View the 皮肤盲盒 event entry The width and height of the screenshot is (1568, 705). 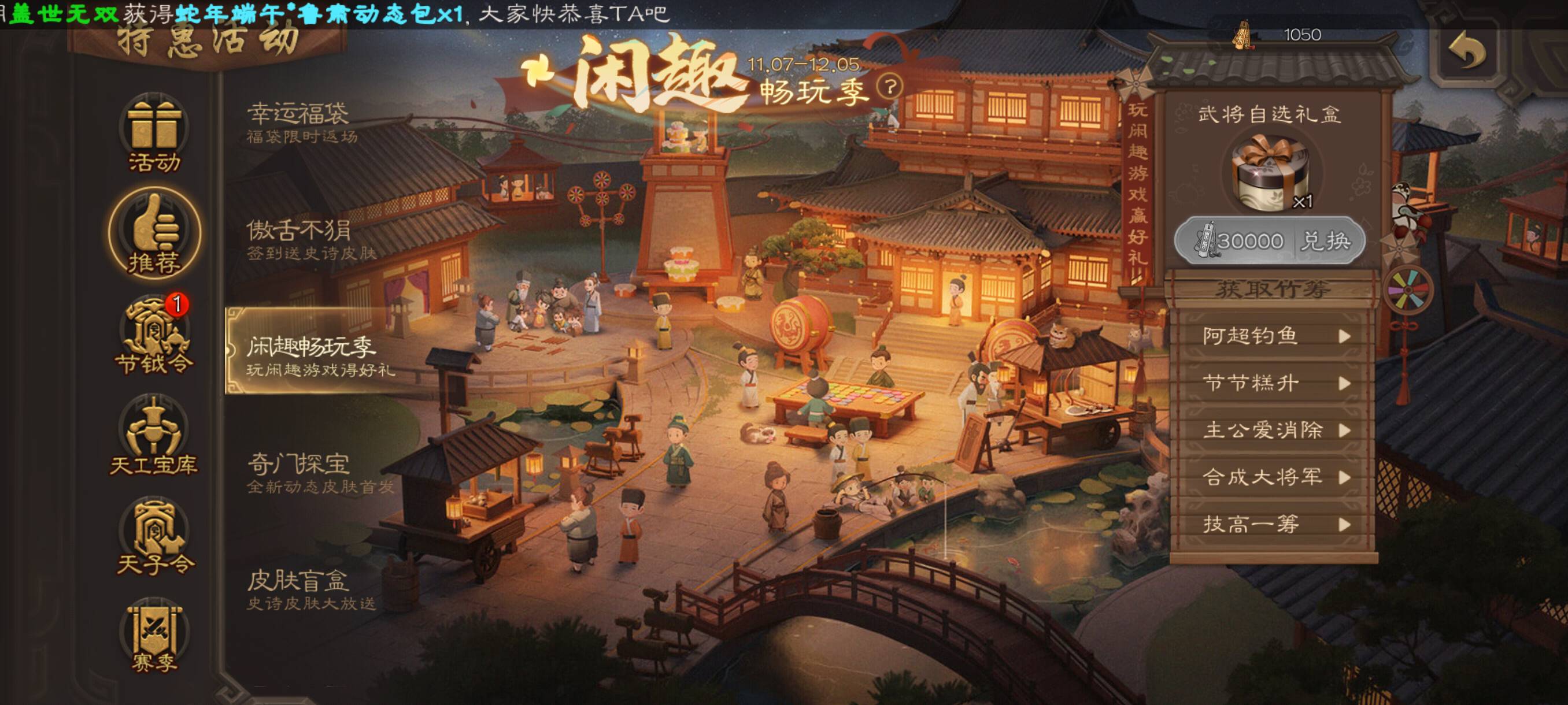coord(310,589)
